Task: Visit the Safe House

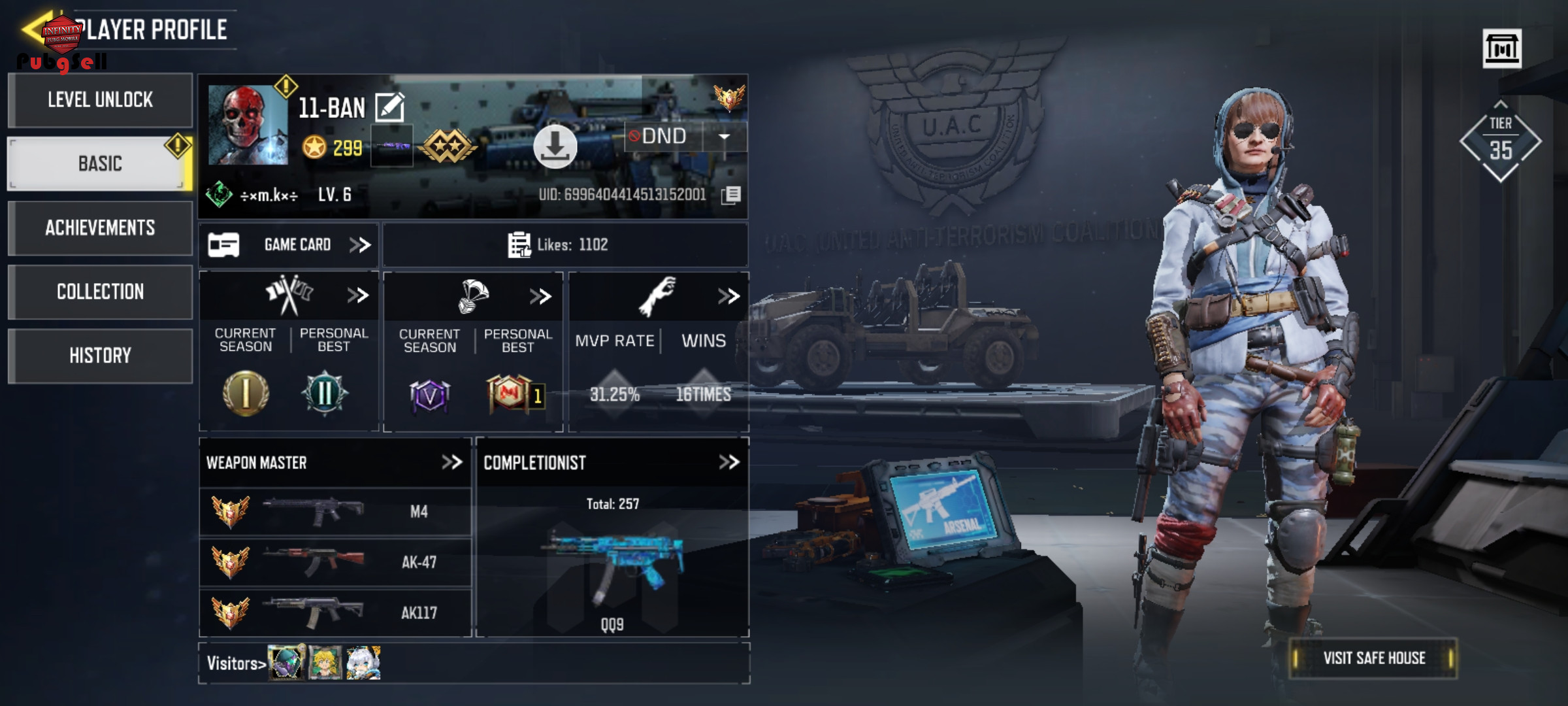Action: (x=1373, y=658)
